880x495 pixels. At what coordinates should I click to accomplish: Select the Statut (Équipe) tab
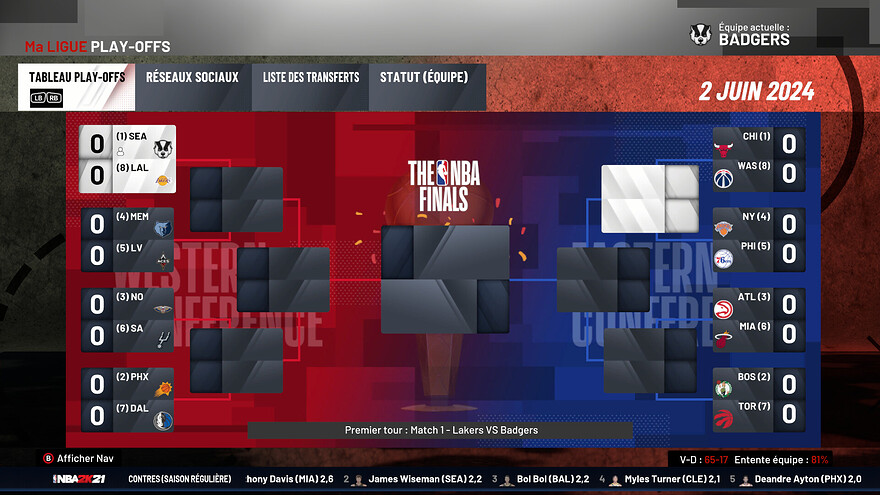click(x=427, y=87)
